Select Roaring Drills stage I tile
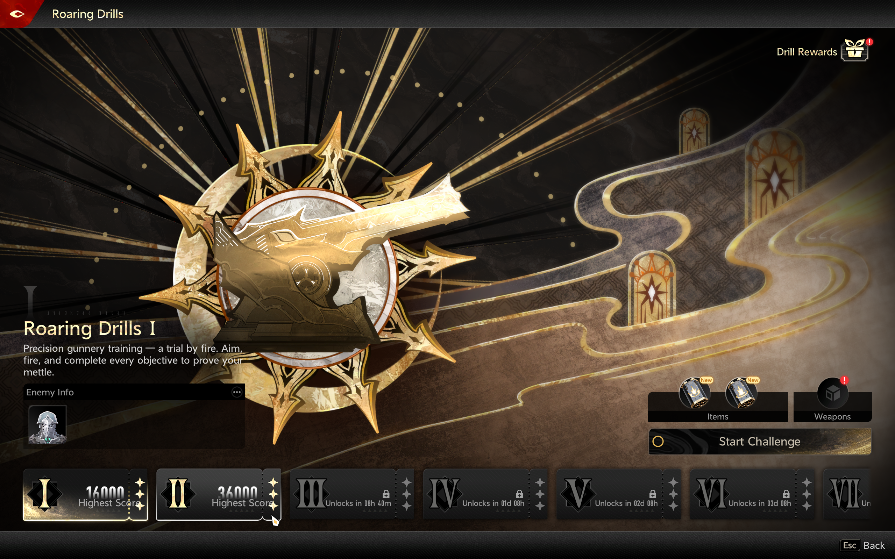This screenshot has height=559, width=895. (85, 495)
